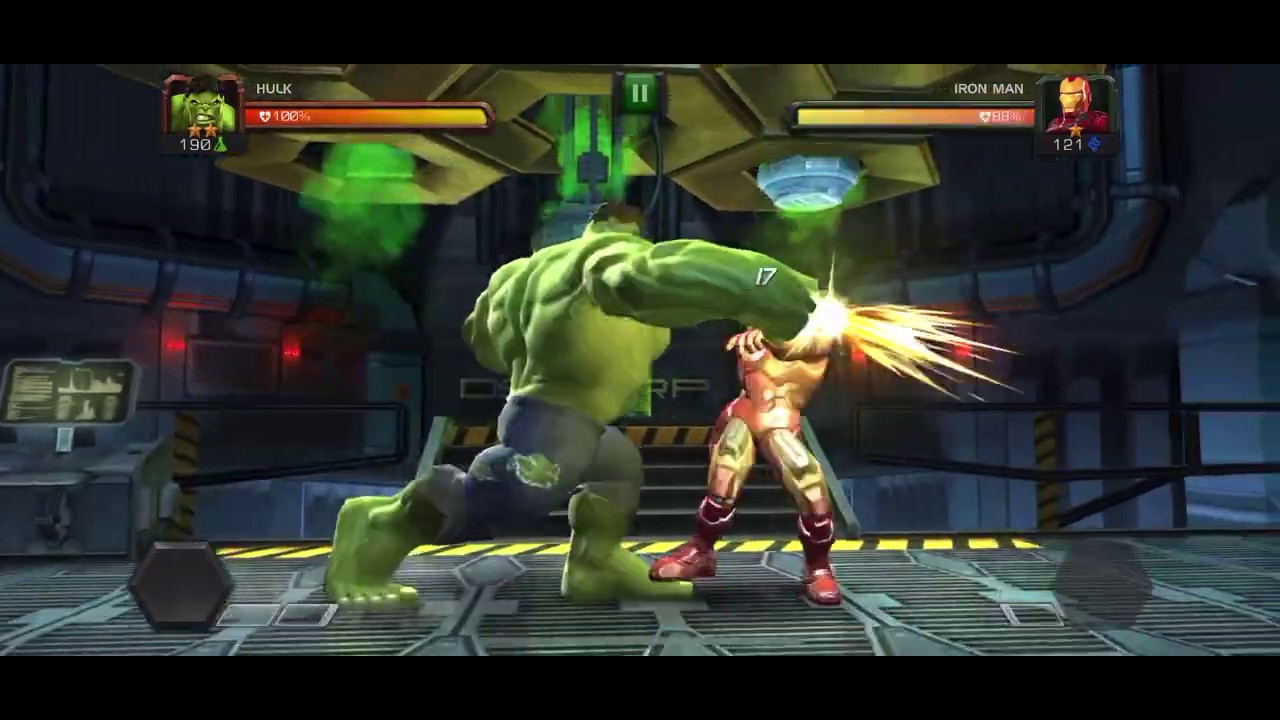Click the green Science class icon beside 190

pos(222,142)
